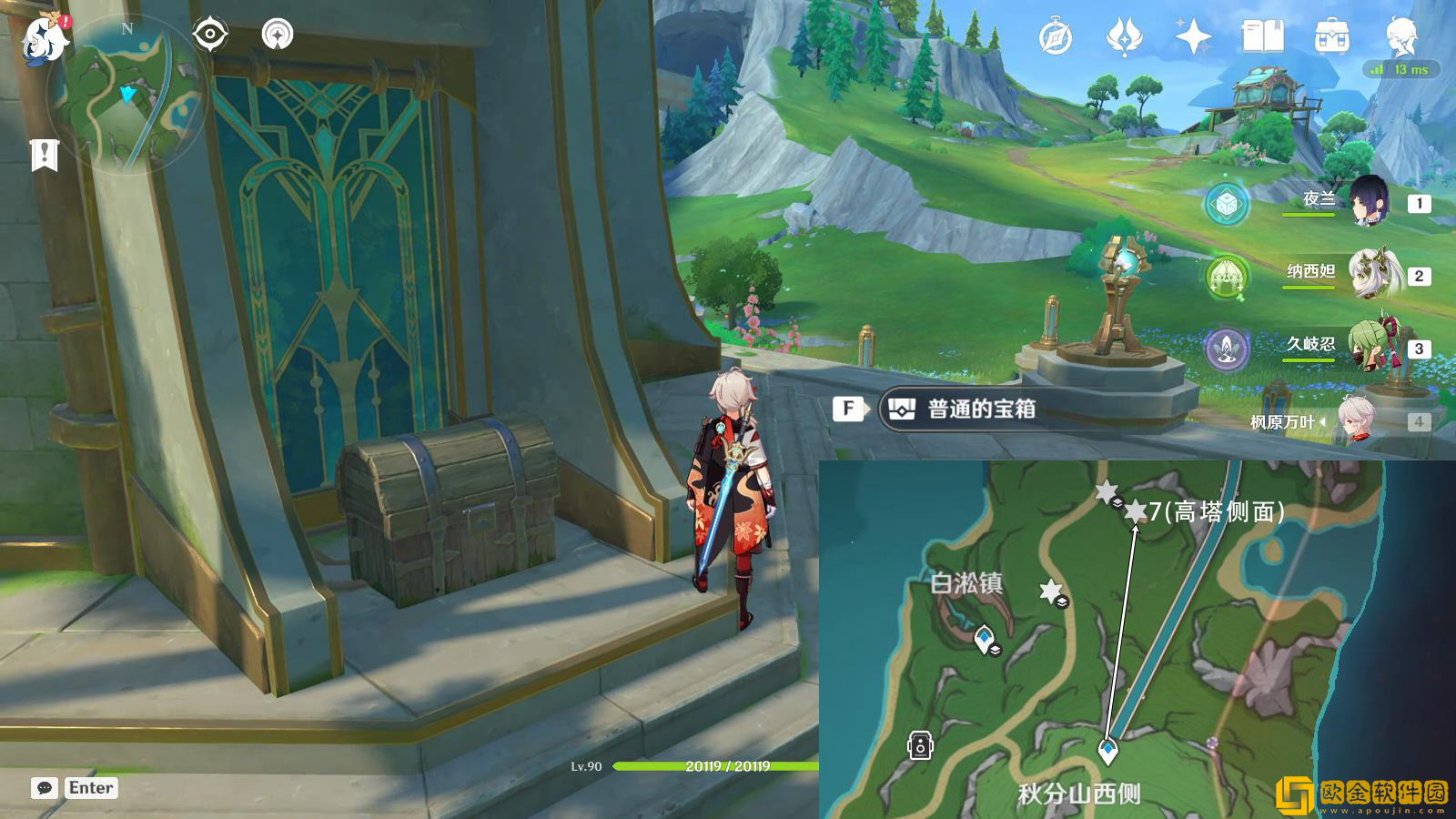Open the battle pass icon

1124,37
